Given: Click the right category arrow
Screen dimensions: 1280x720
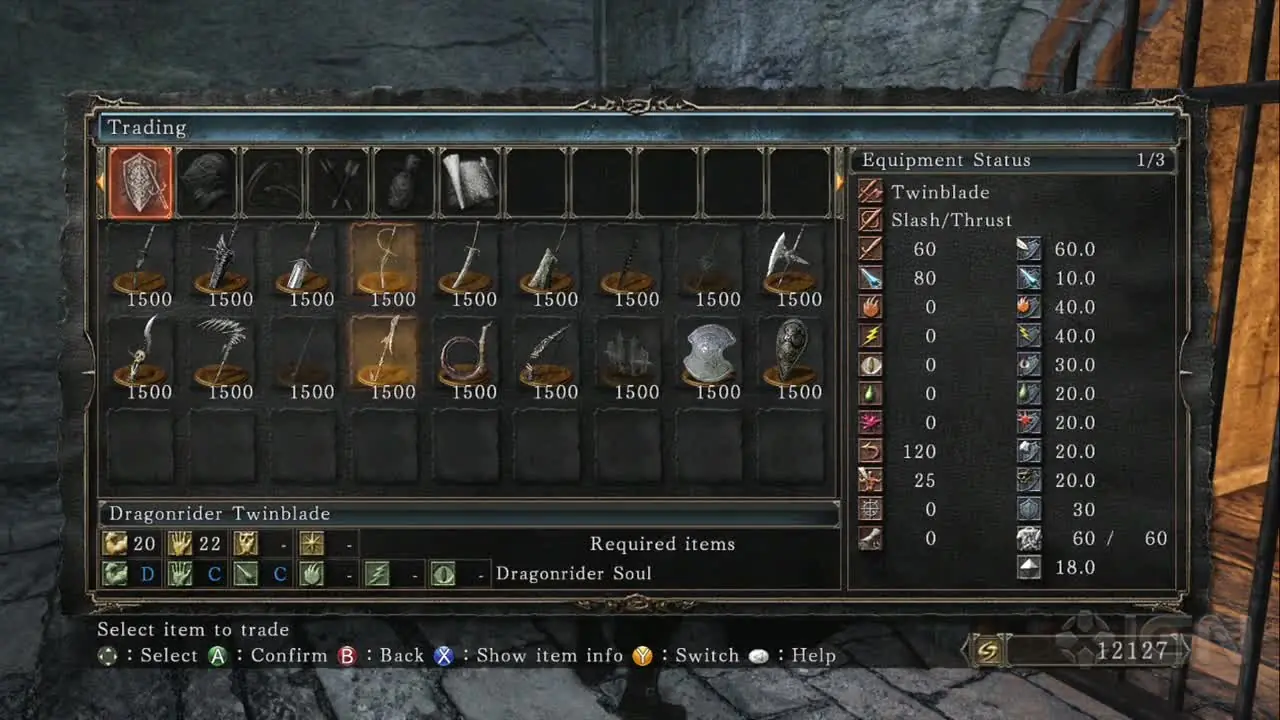Looking at the screenshot, I should 840,182.
